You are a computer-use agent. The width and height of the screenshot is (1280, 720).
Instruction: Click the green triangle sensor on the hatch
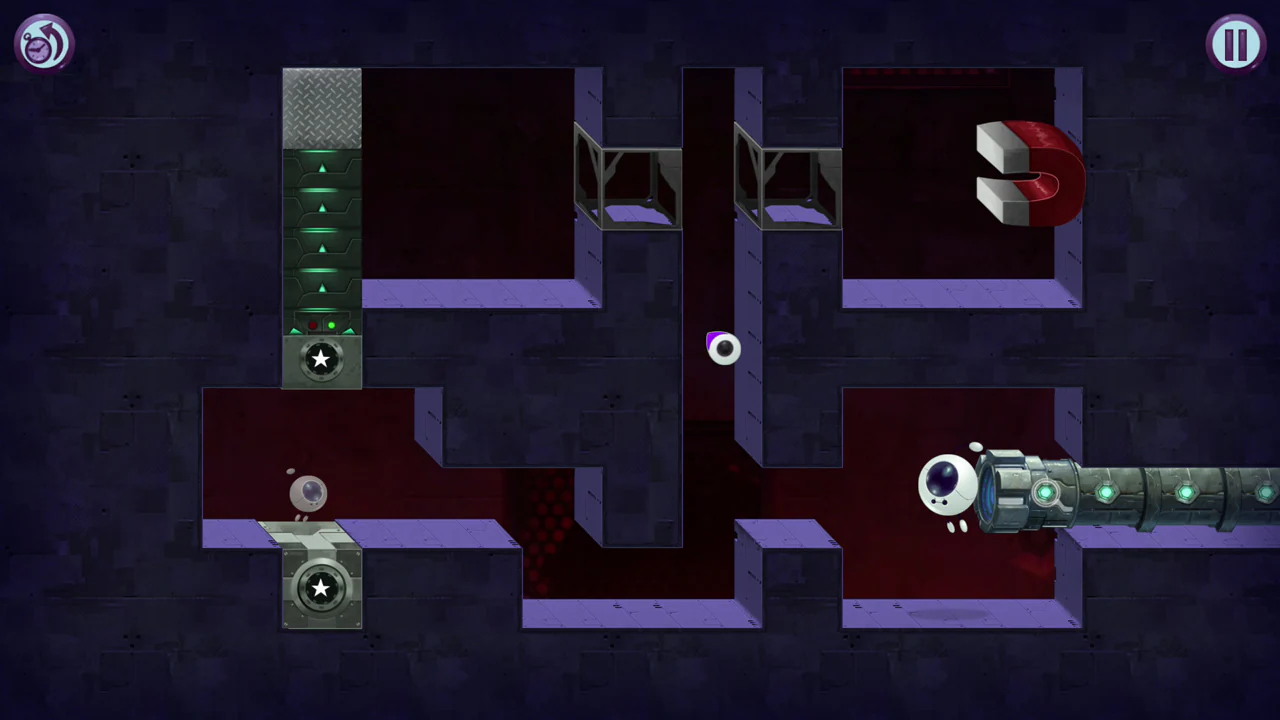coord(294,331)
